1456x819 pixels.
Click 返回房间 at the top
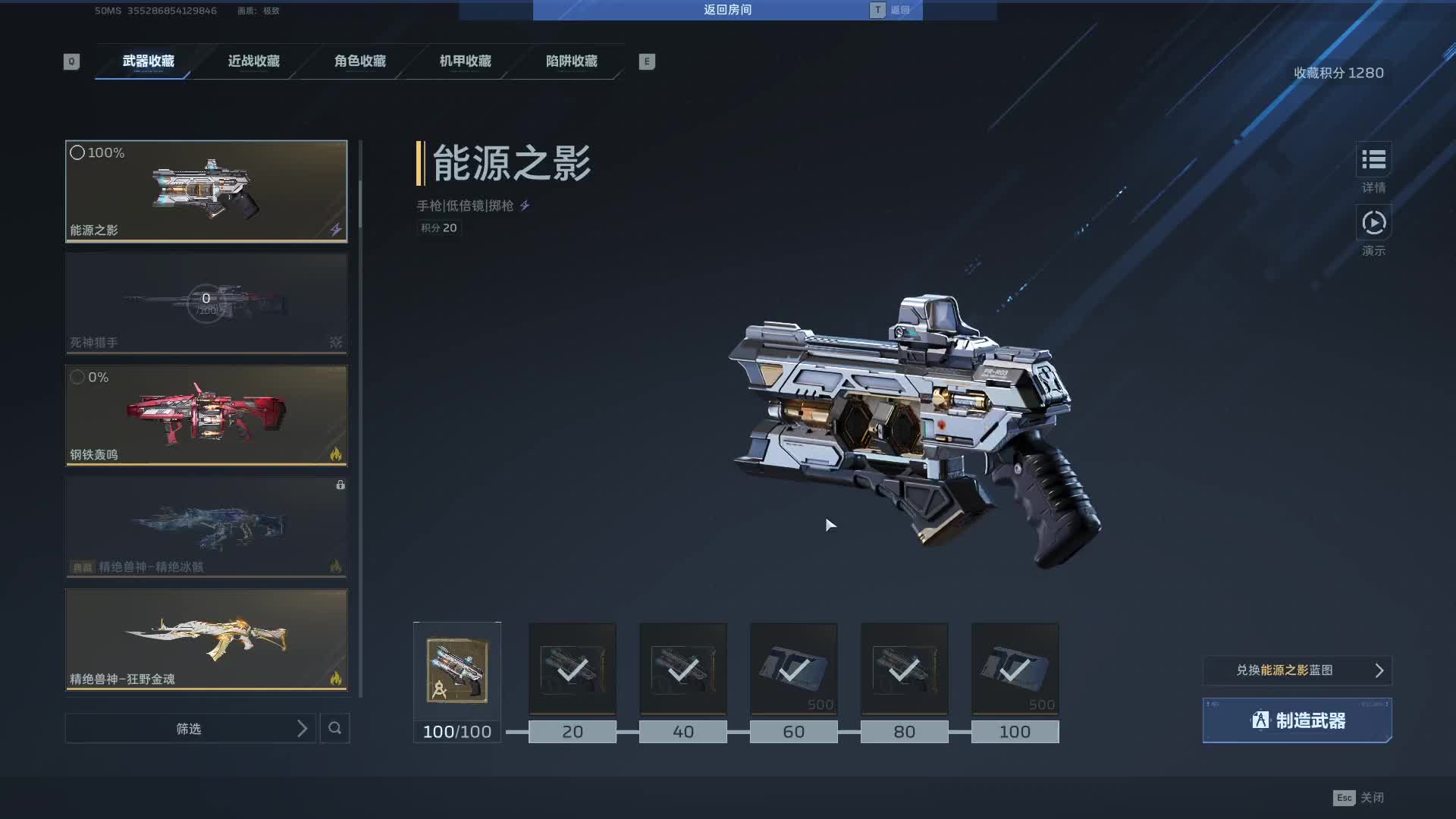(x=727, y=10)
